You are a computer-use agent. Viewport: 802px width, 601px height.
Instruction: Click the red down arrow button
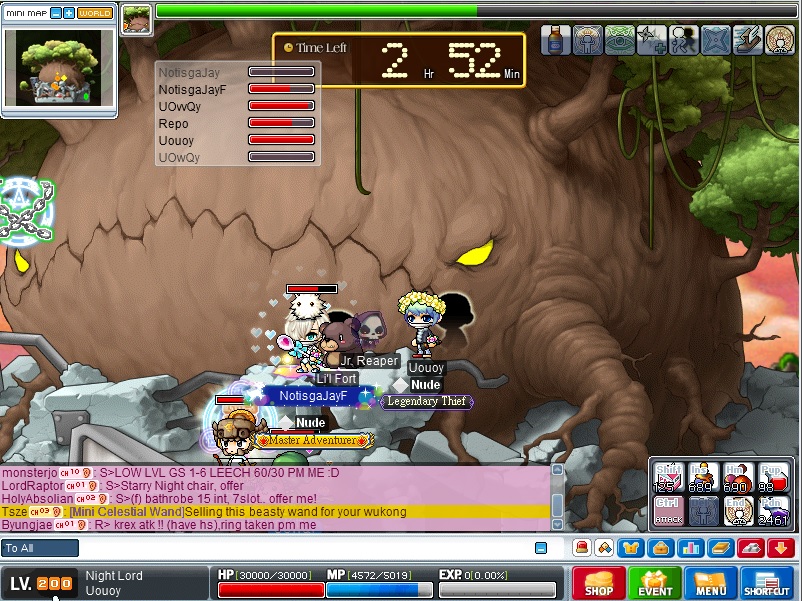pos(781,547)
